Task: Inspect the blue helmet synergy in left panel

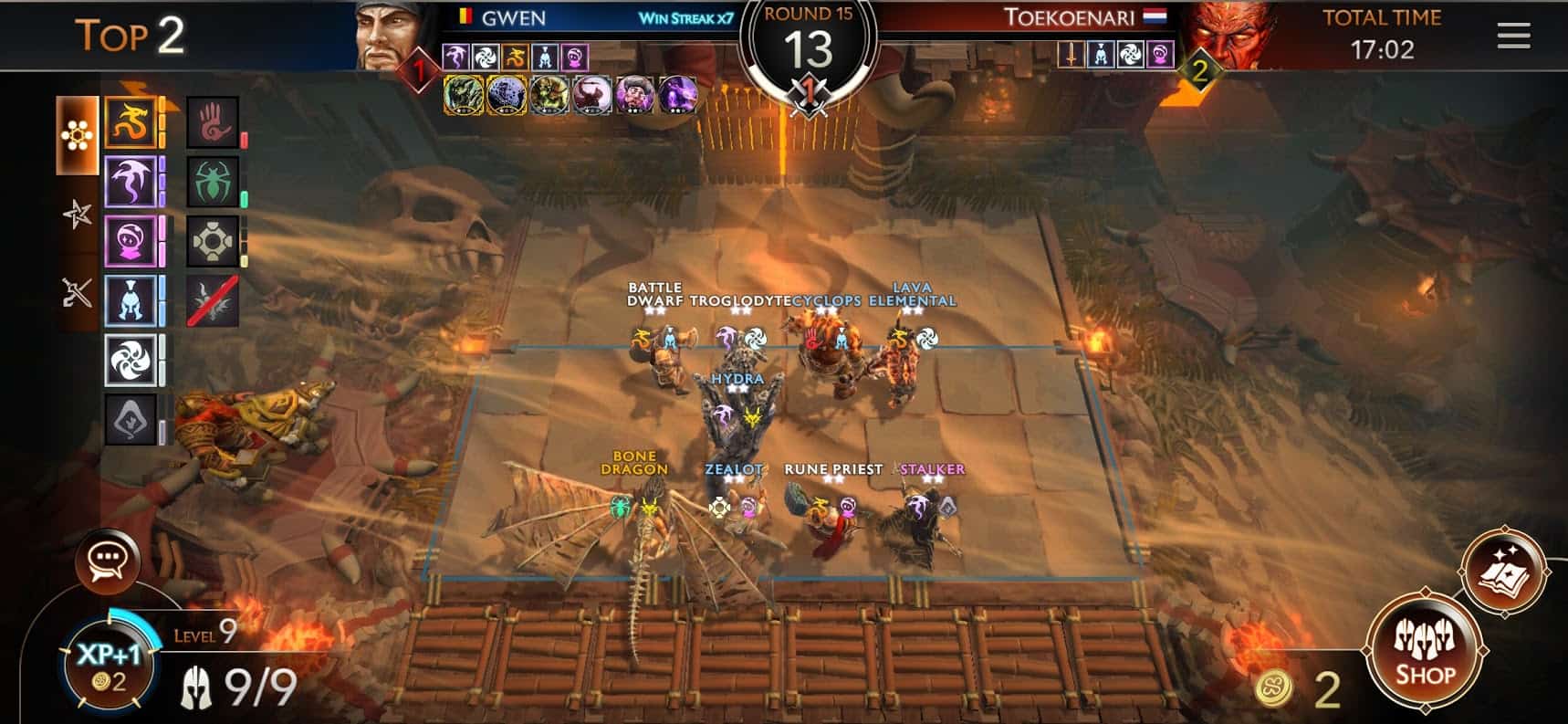Action: coord(131,301)
